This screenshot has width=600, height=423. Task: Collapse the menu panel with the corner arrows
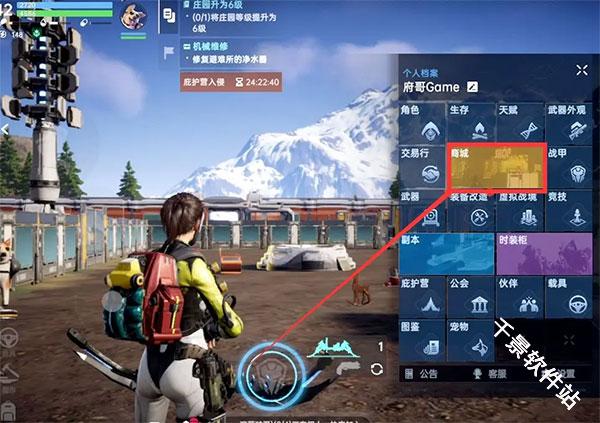point(582,70)
